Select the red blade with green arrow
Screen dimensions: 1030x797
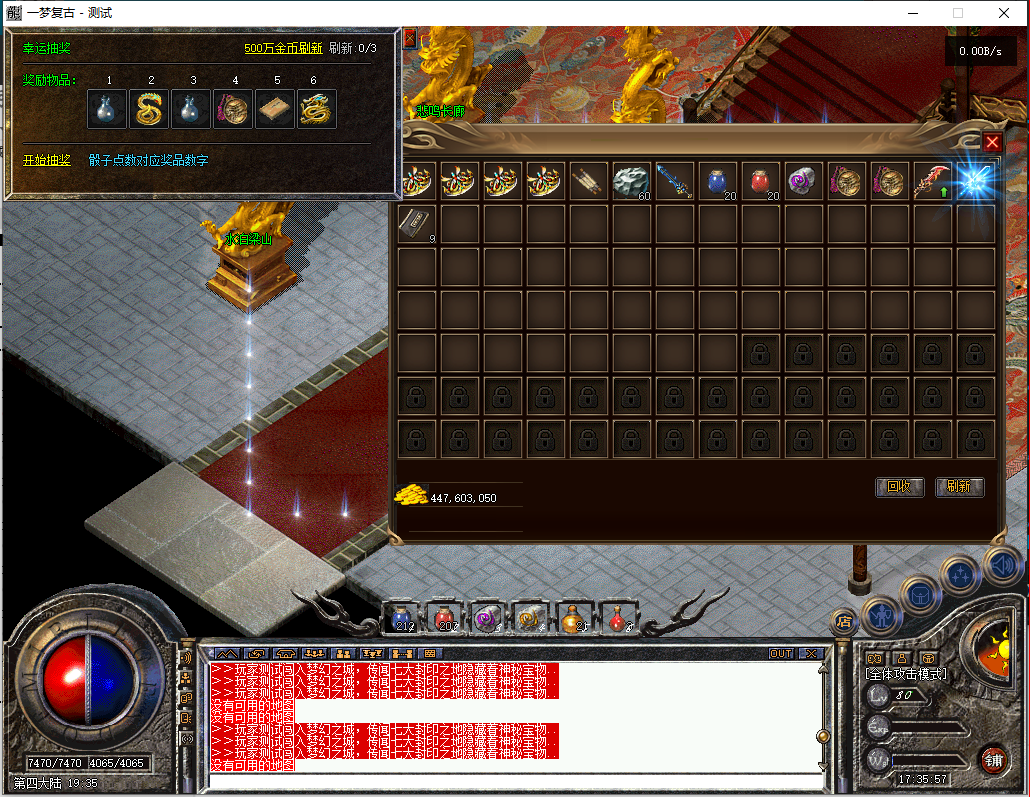pyautogui.click(x=932, y=182)
